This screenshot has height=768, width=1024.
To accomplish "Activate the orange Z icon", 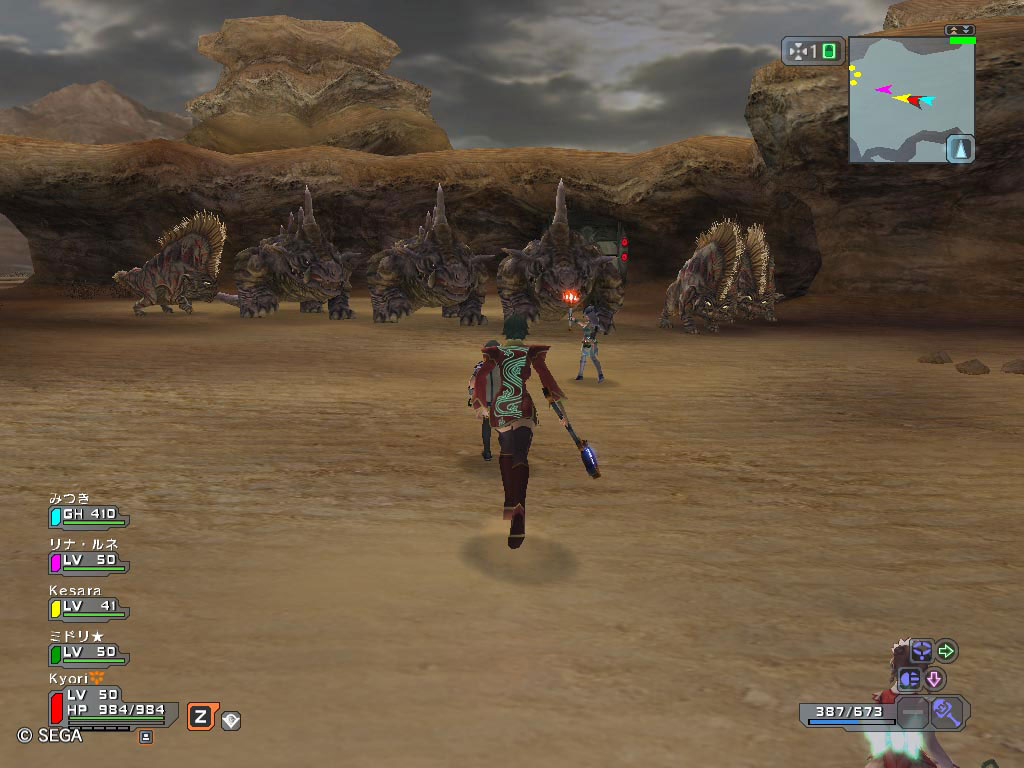I will tap(200, 716).
